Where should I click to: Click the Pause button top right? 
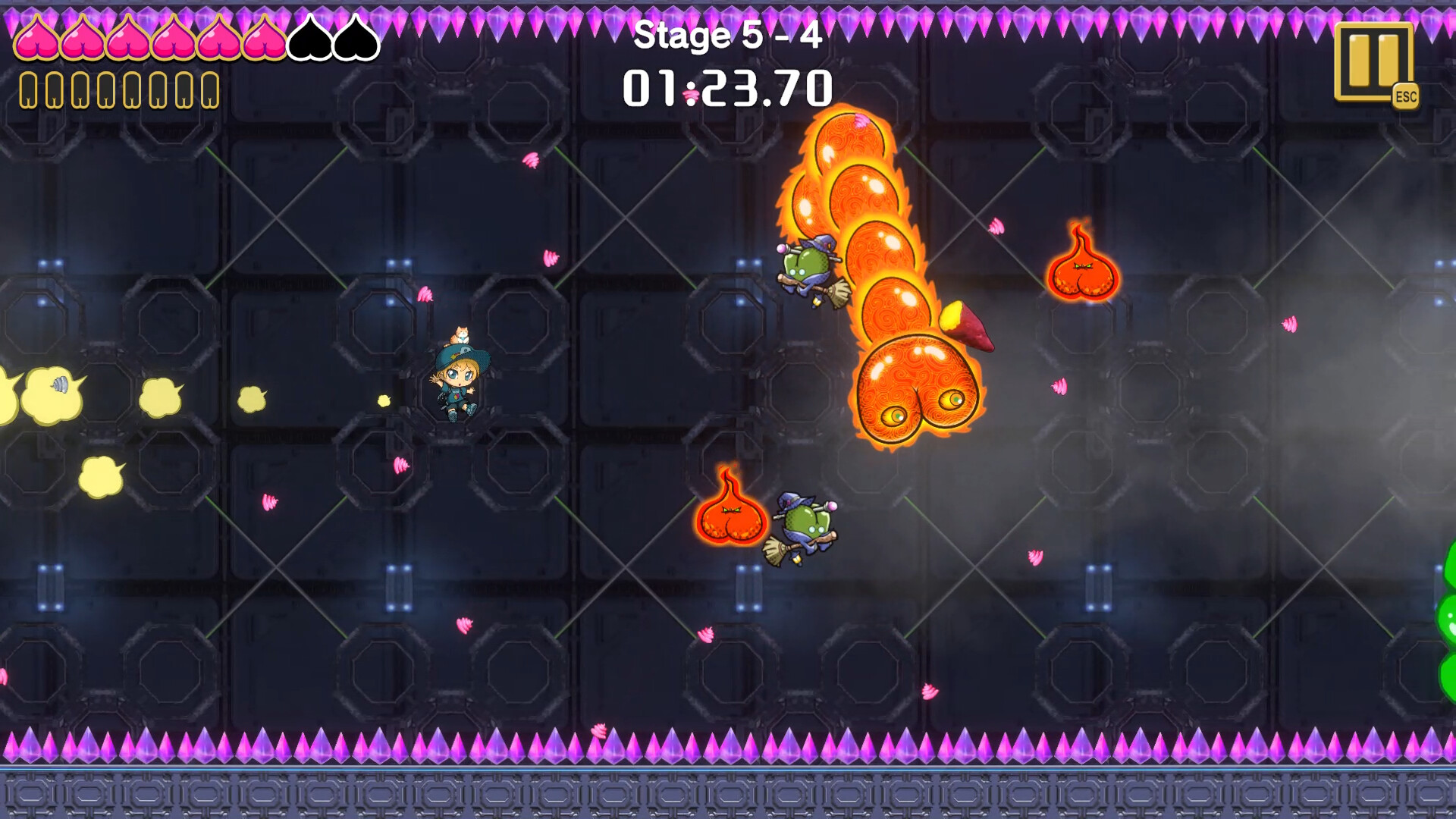tap(1375, 60)
